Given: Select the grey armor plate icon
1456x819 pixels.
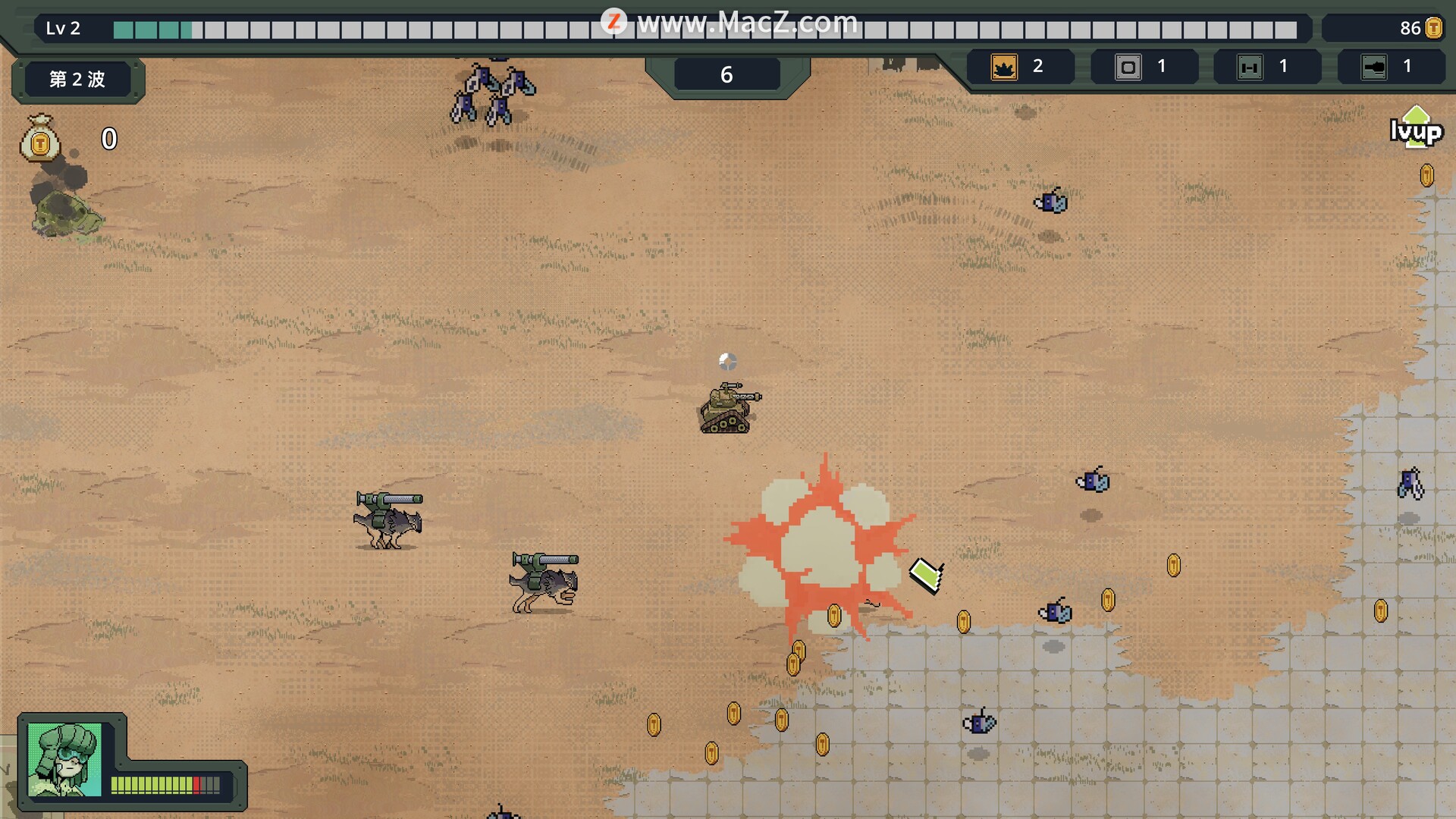Looking at the screenshot, I should [1128, 67].
